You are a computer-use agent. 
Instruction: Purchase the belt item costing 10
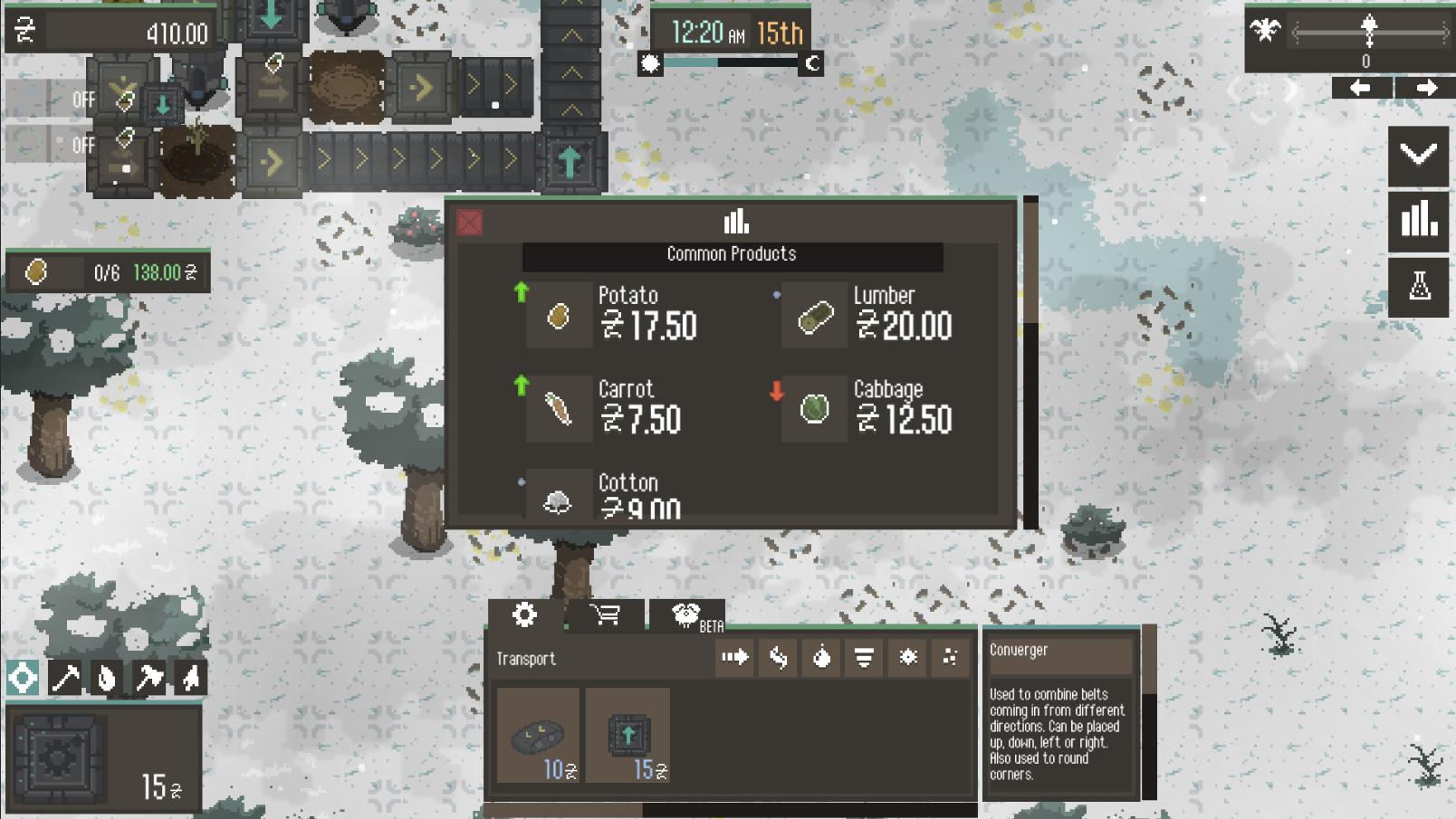[540, 735]
